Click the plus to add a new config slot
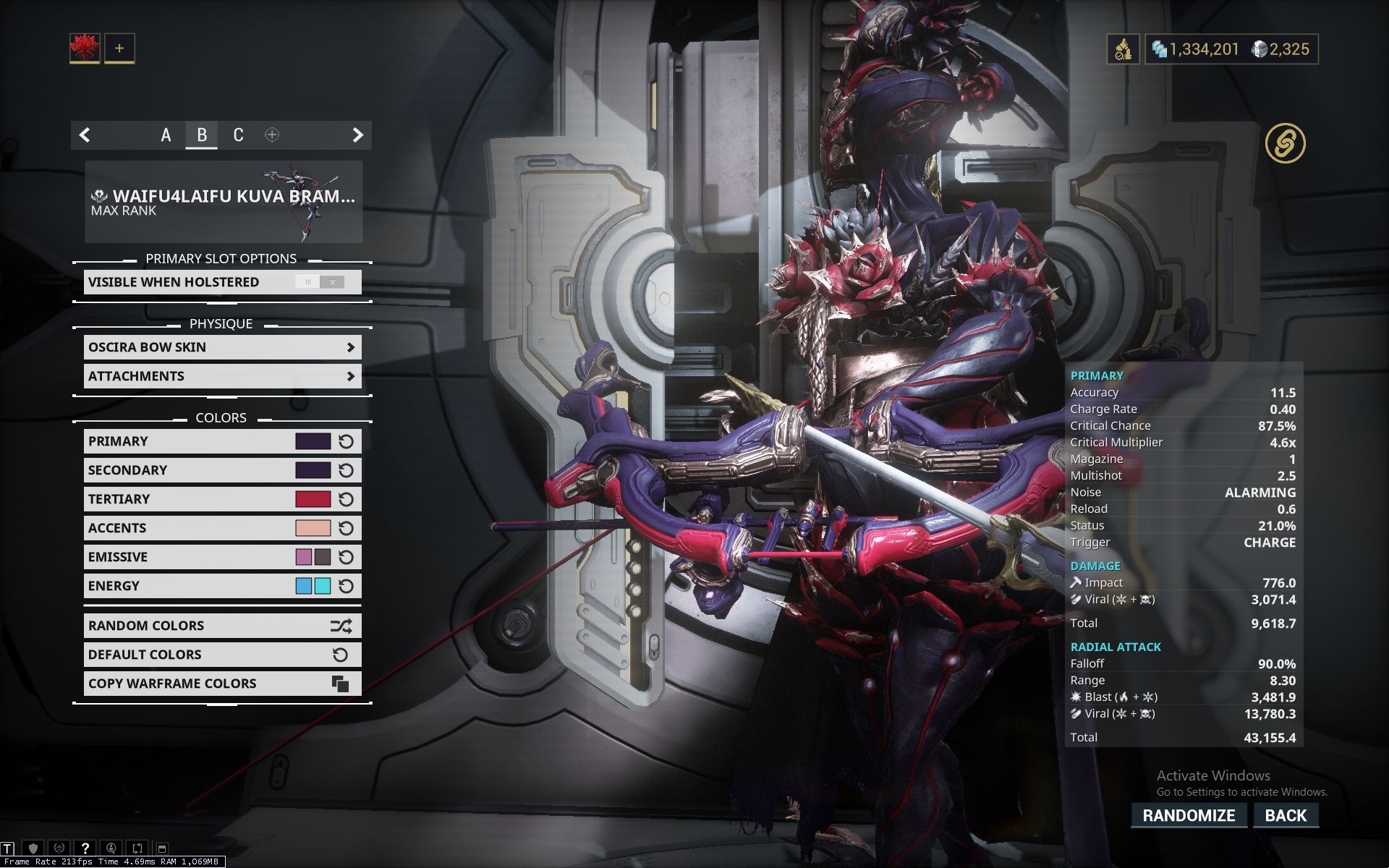Image resolution: width=1389 pixels, height=868 pixels. [x=272, y=135]
